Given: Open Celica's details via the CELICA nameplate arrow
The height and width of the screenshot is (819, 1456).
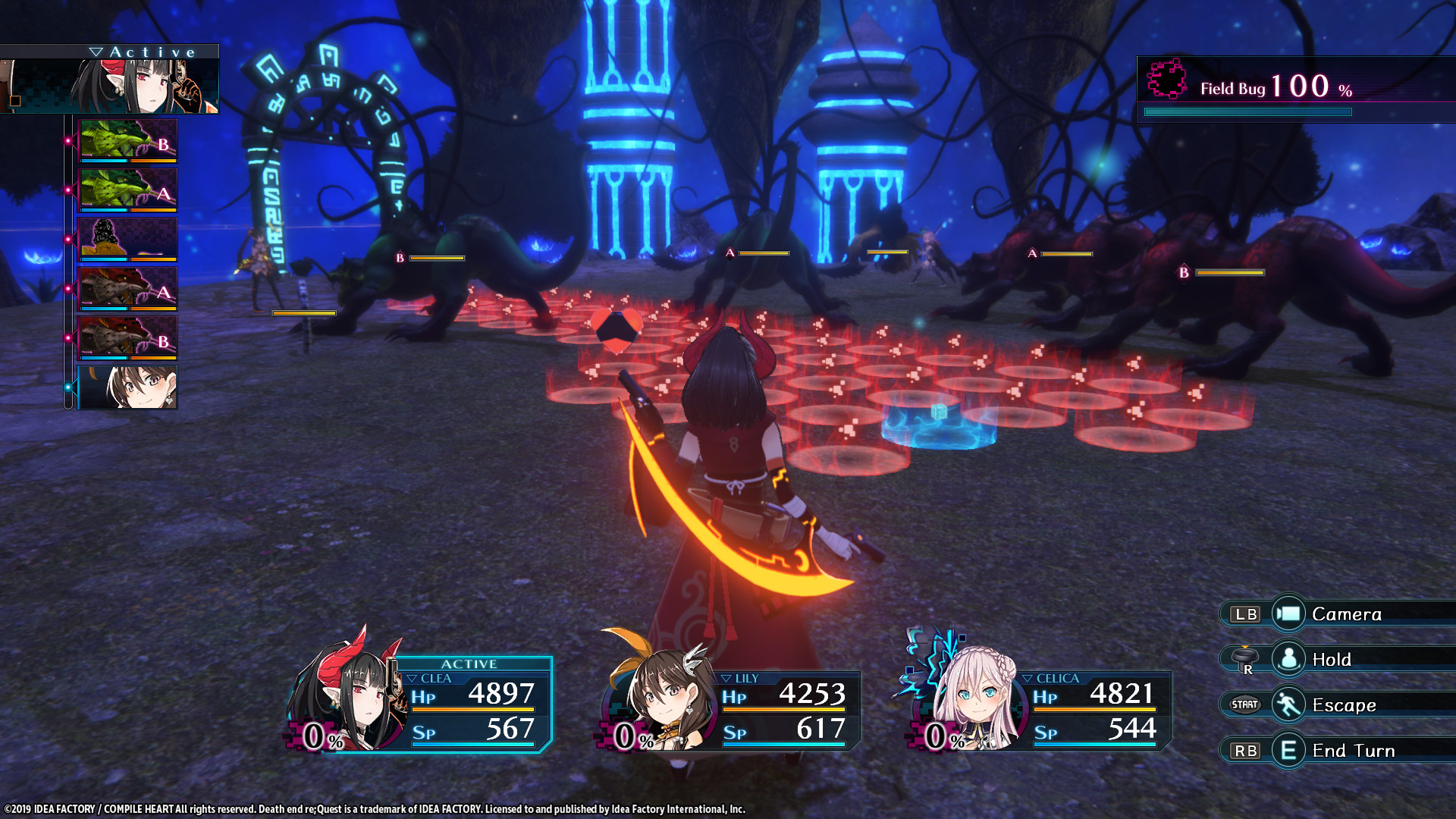Looking at the screenshot, I should (1027, 678).
